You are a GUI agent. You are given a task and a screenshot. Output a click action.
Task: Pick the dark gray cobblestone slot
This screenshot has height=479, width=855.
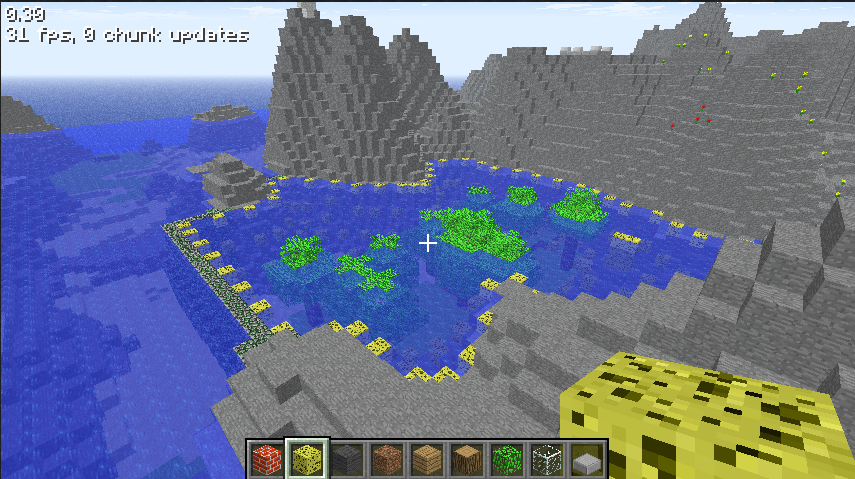tap(347, 460)
